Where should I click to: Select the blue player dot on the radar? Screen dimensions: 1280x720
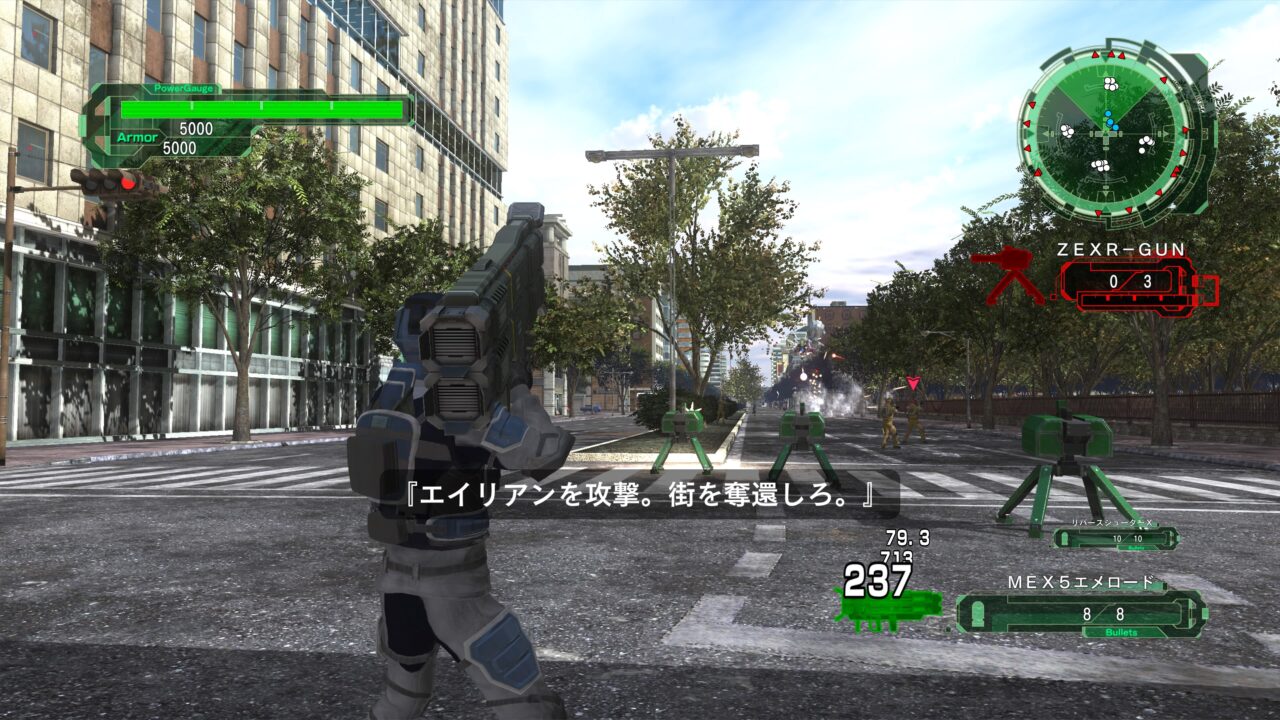click(1109, 123)
